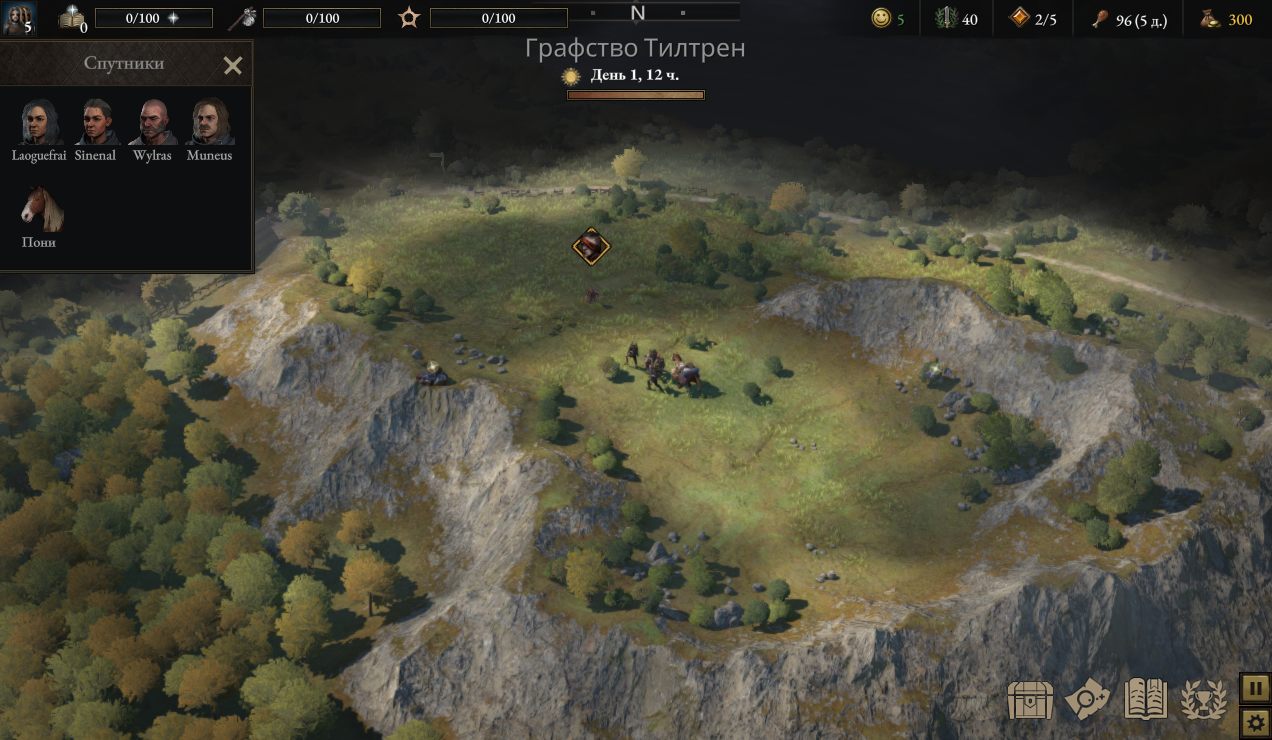Close the Спутники companions panel

233,66
